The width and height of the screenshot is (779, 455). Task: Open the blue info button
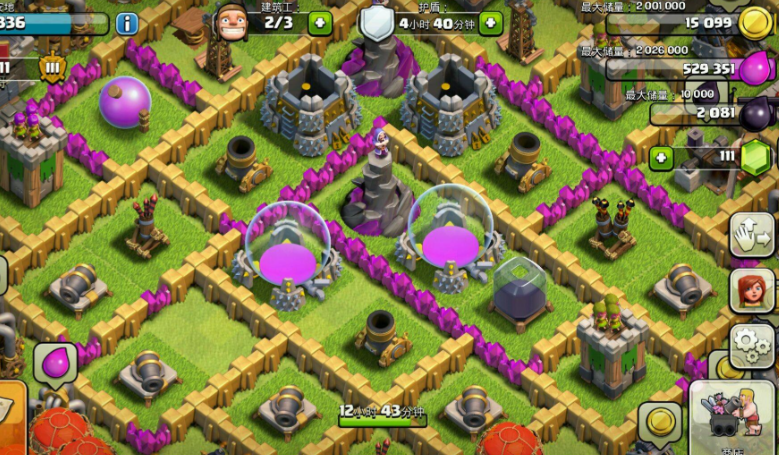pyautogui.click(x=127, y=23)
